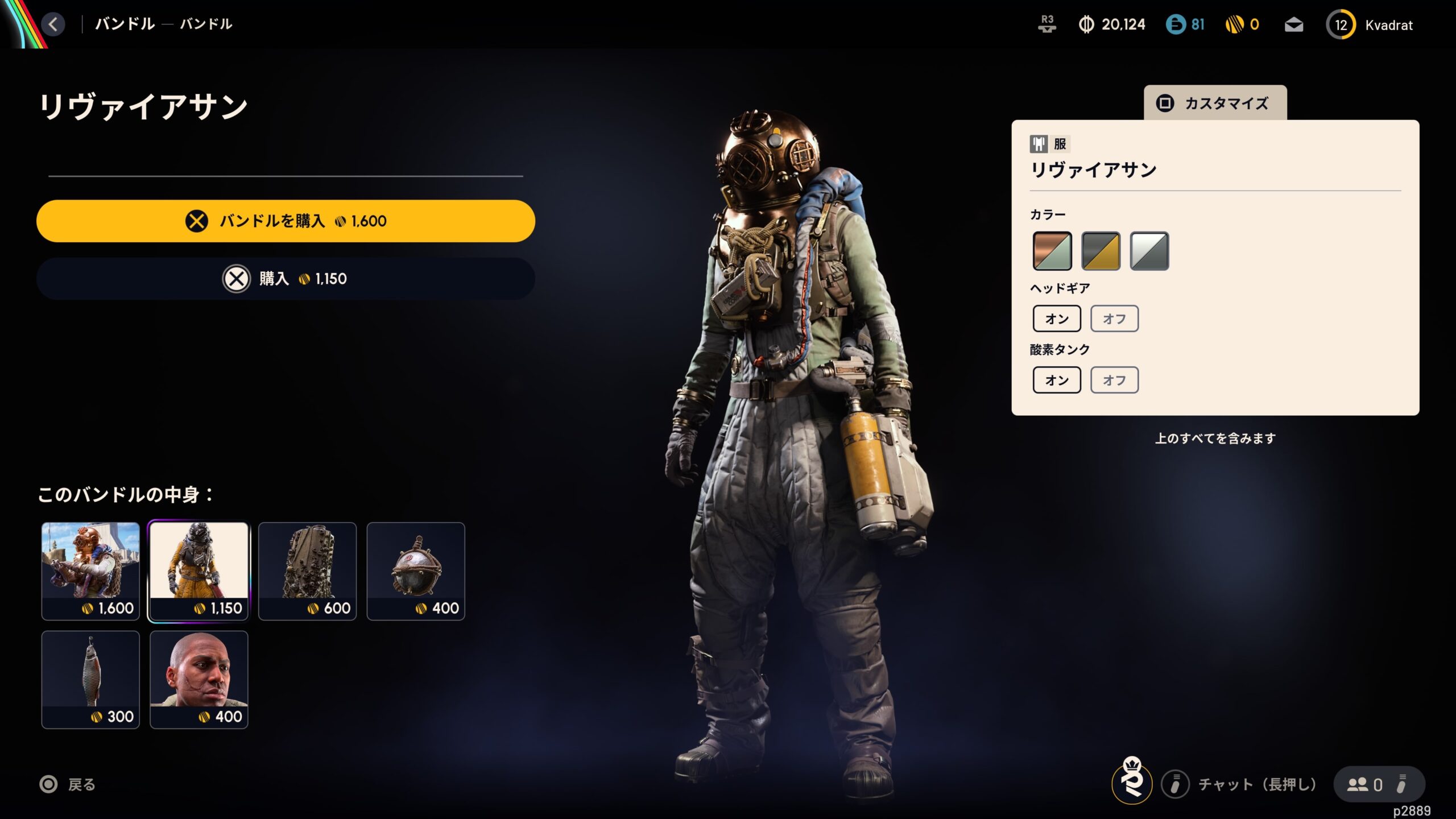Open the Kvadrat player profile
This screenshot has height=819, width=1456.
pos(1370,25)
